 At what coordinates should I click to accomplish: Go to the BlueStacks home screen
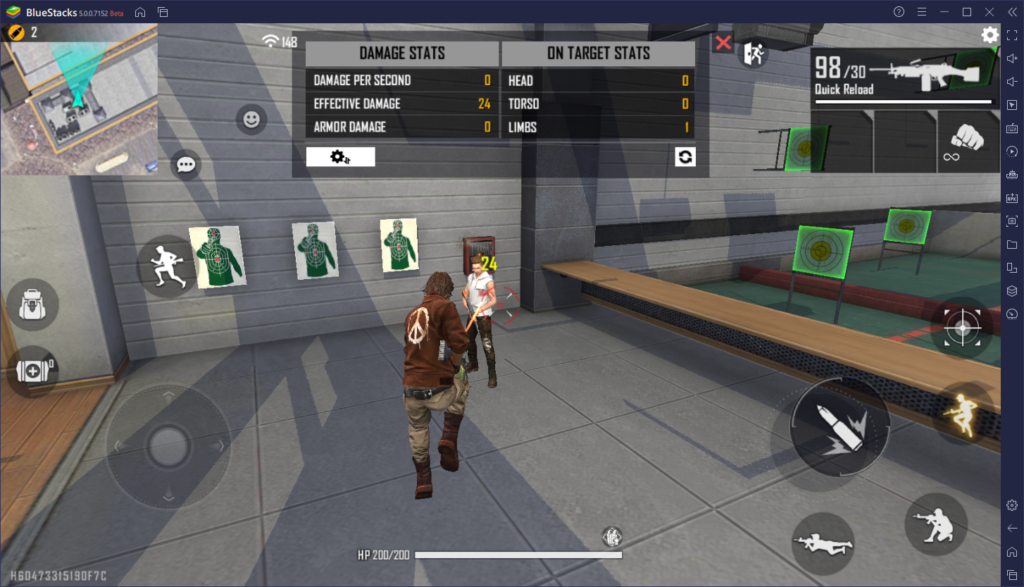click(140, 12)
